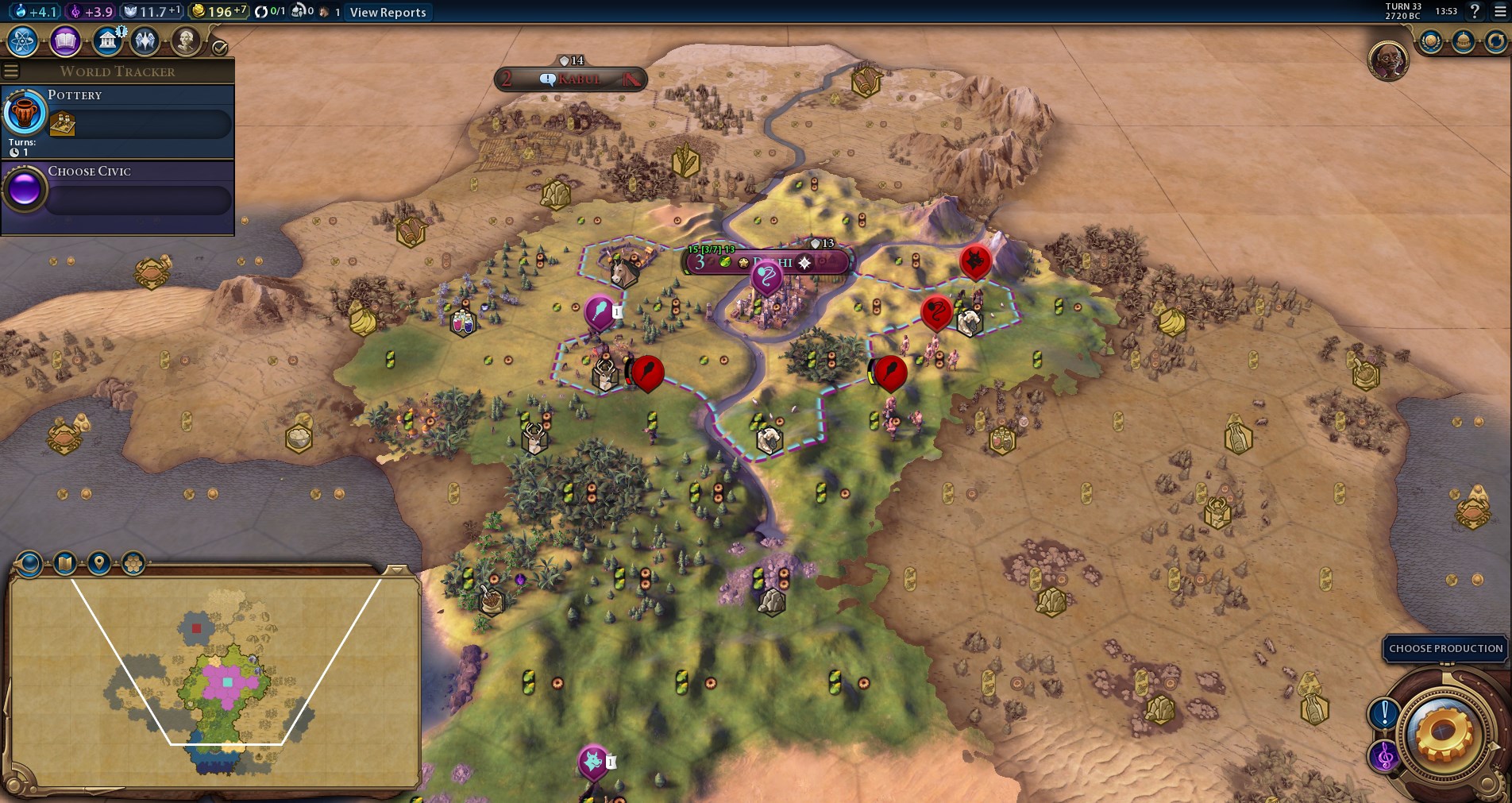Jump to minimap's cyan city square

pos(228,681)
